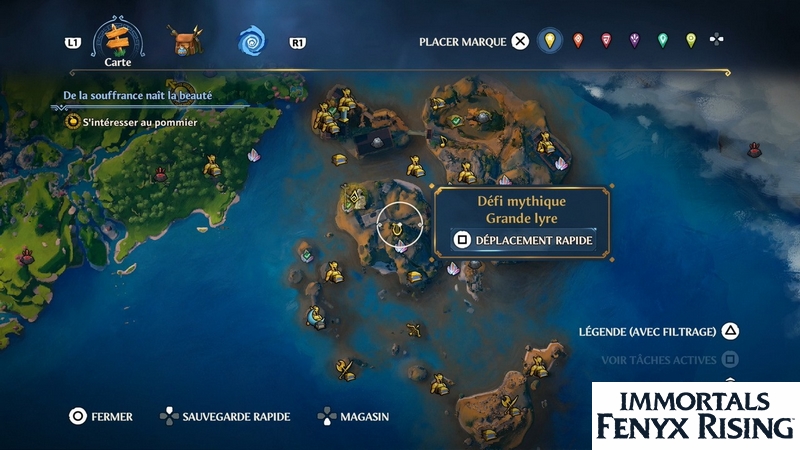Screen dimensions: 800x450
Task: Close the map with Fermer
Action: [100, 416]
